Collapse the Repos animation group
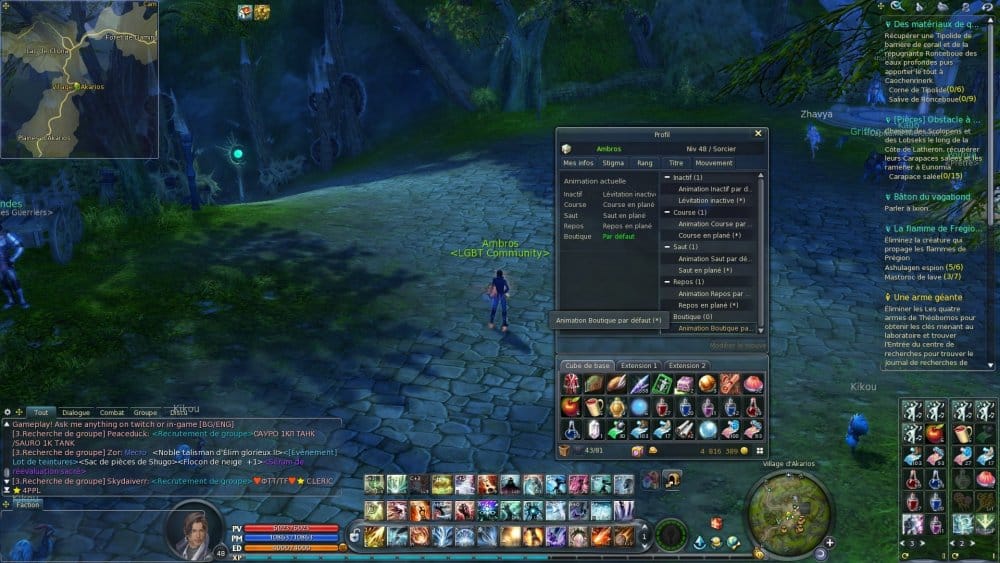The height and width of the screenshot is (563, 1000). (x=667, y=282)
